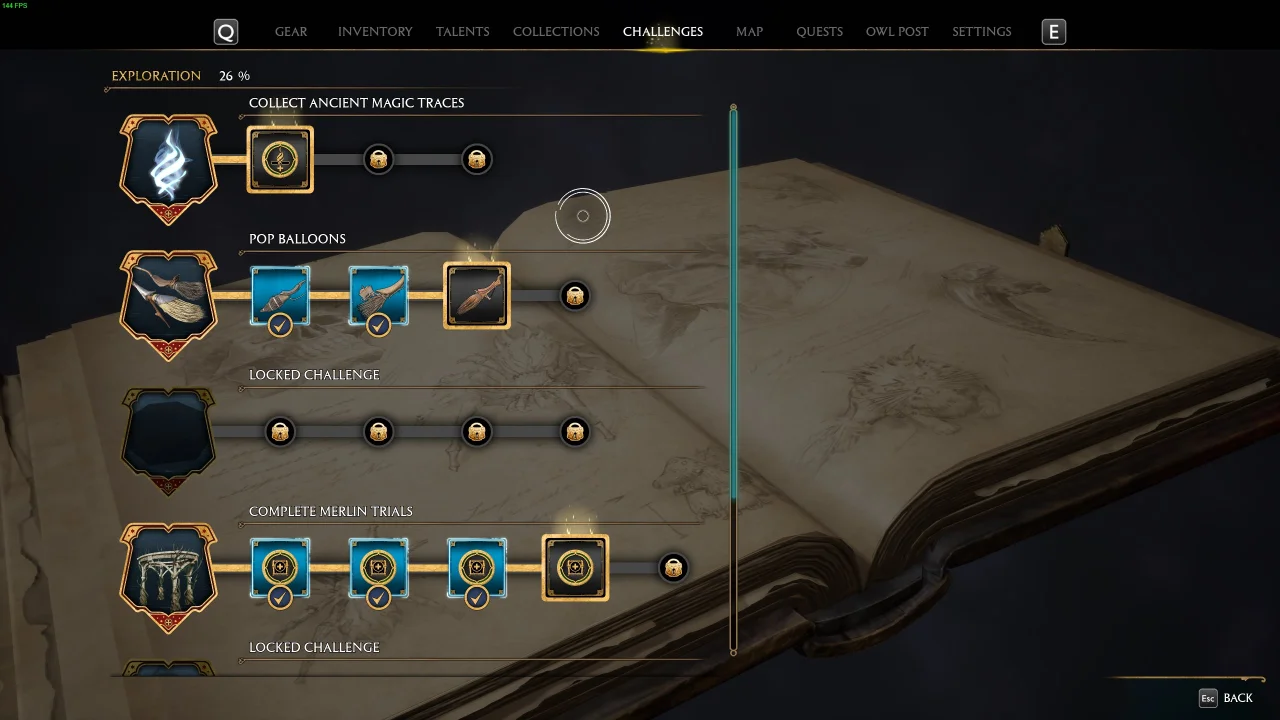Open the Owl Post screen
This screenshot has width=1280, height=720.
[x=896, y=31]
